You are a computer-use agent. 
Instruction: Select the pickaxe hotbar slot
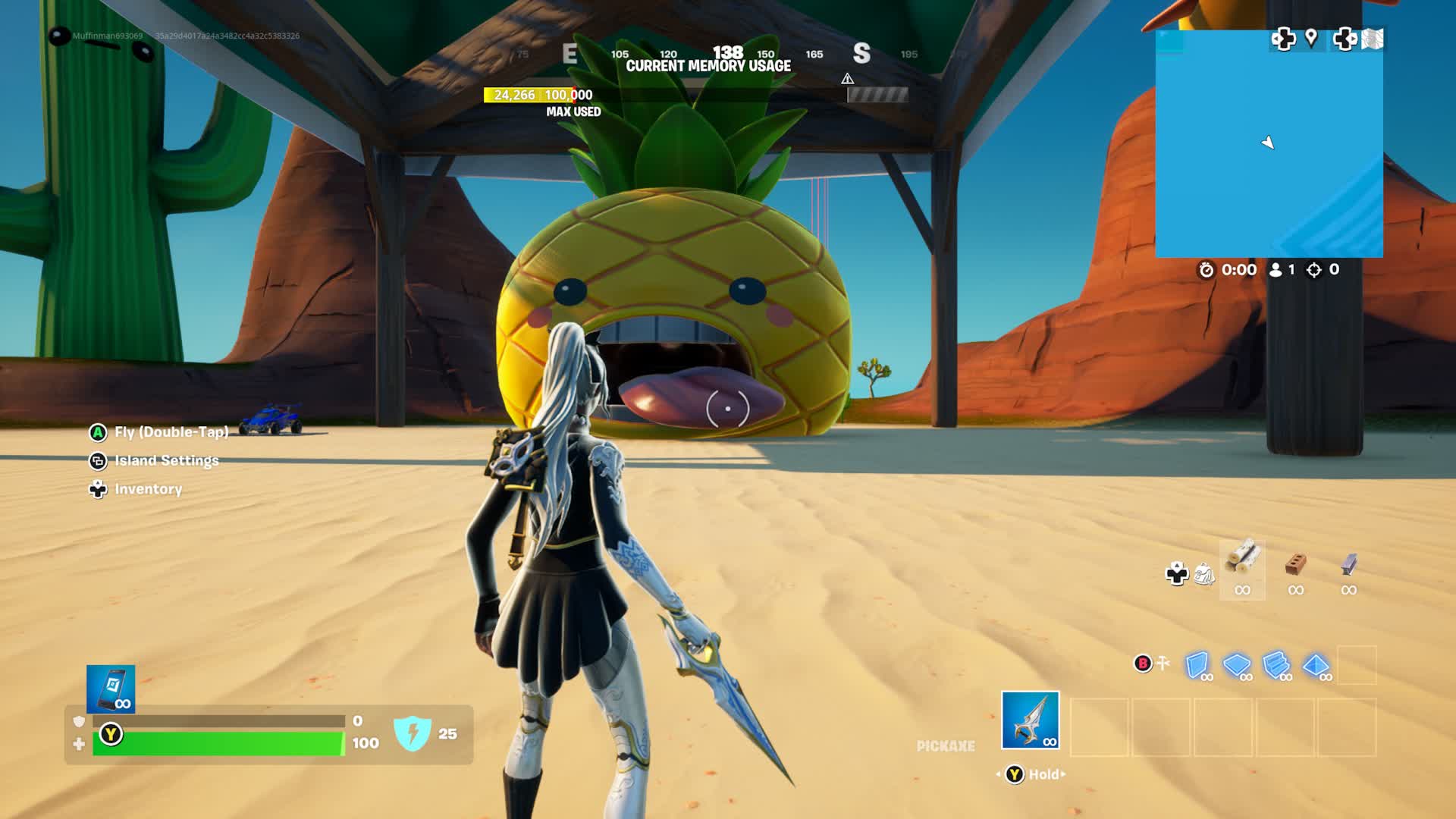1030,720
